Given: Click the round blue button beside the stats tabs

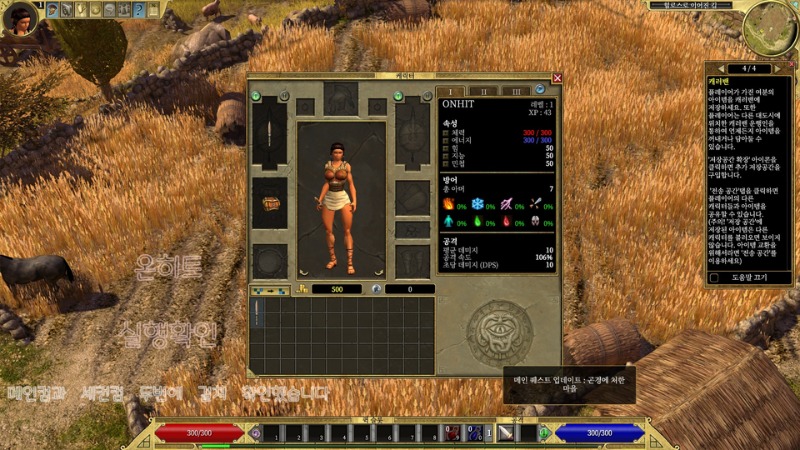Looking at the screenshot, I should tap(539, 91).
